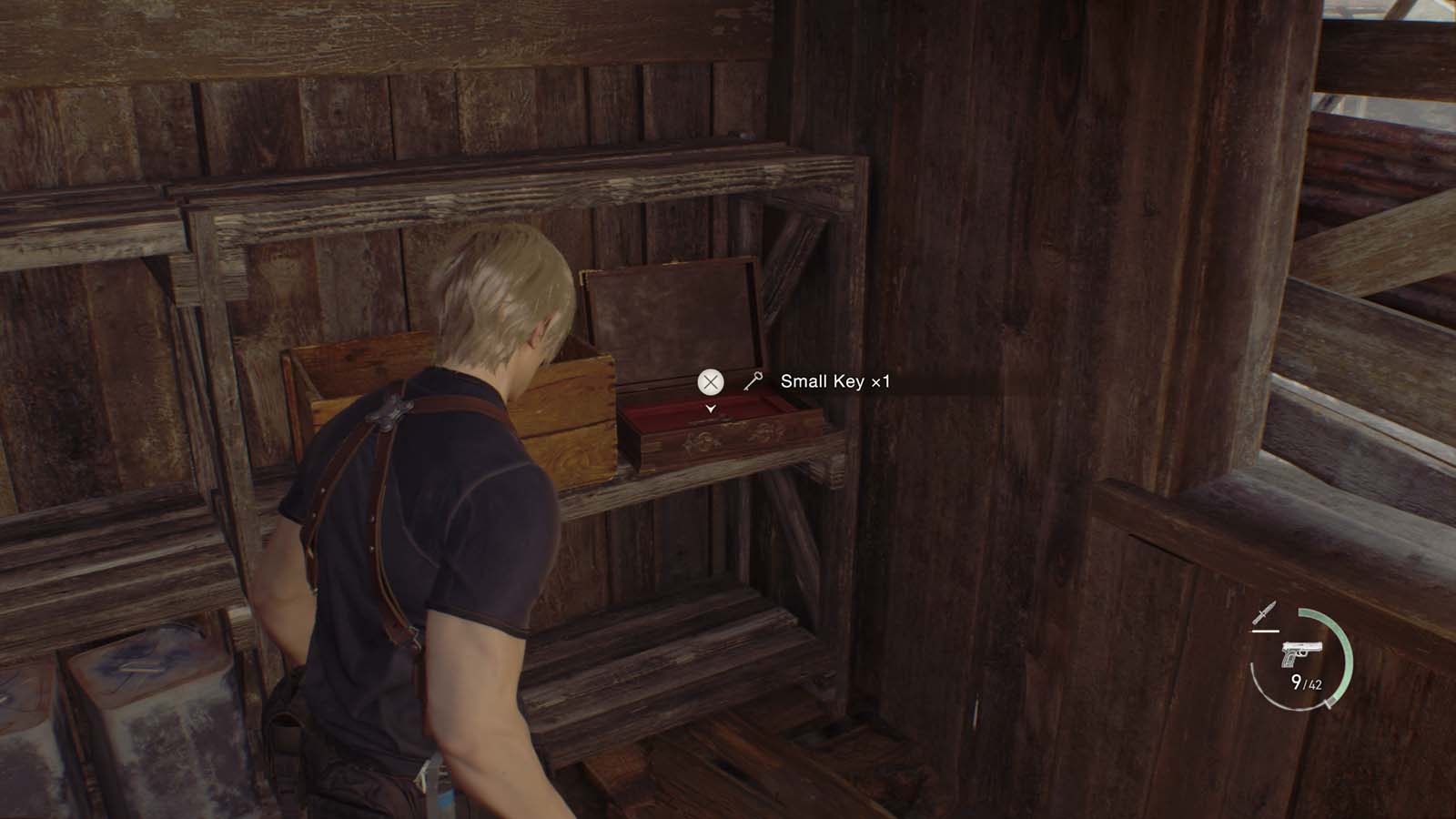Toggle the knife slot in the weapon HUD
Screen dimensions: 1456x819
click(x=1265, y=613)
